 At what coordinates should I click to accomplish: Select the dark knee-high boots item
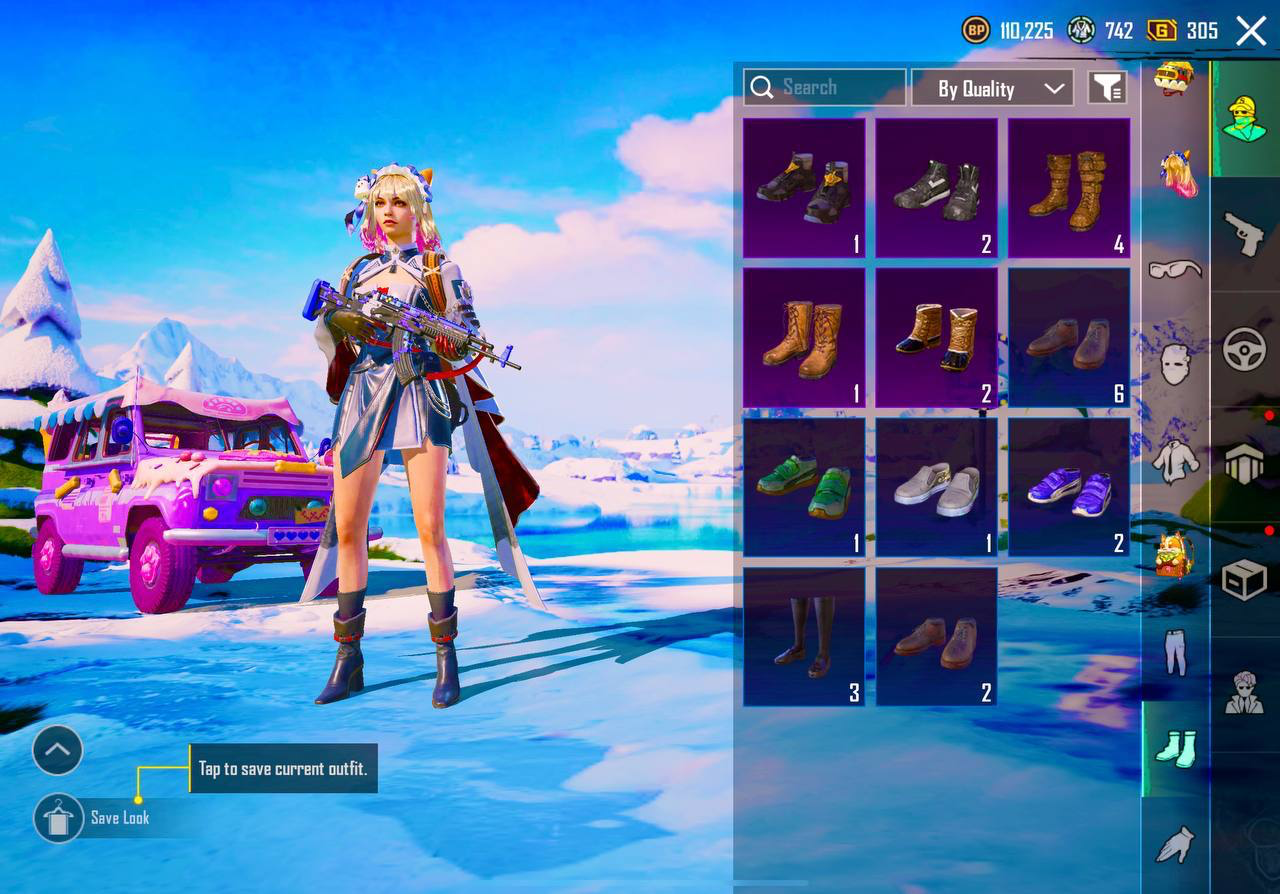804,637
